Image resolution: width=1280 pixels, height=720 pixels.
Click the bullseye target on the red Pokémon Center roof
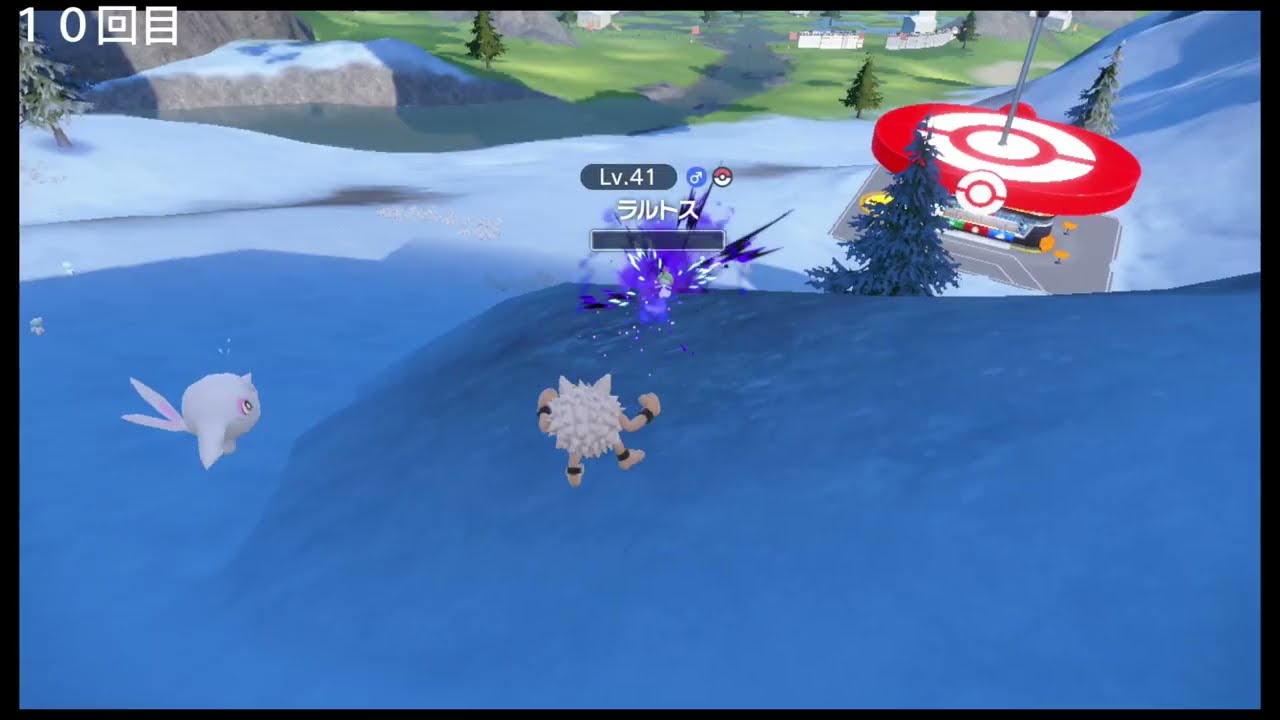coord(1005,148)
